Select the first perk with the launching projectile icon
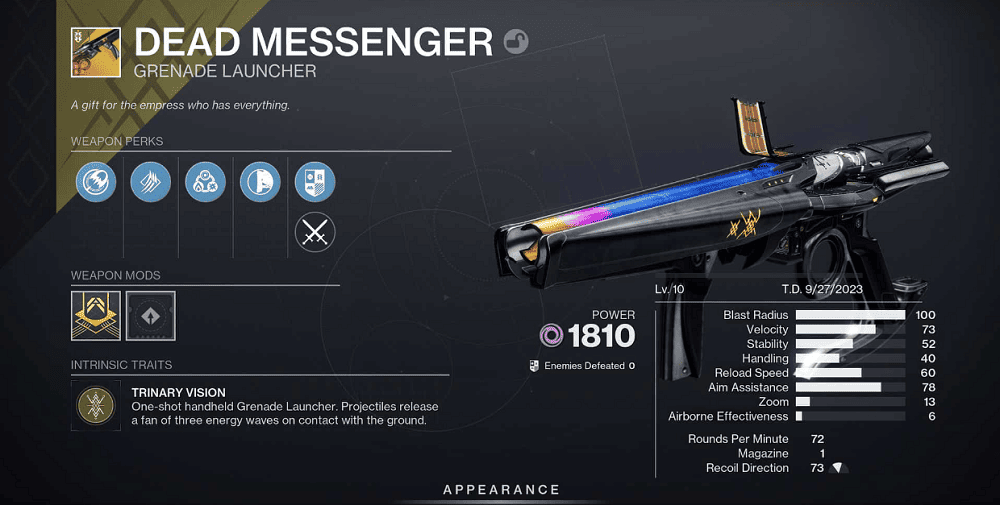Screen dimensions: 1000x505 [96, 181]
